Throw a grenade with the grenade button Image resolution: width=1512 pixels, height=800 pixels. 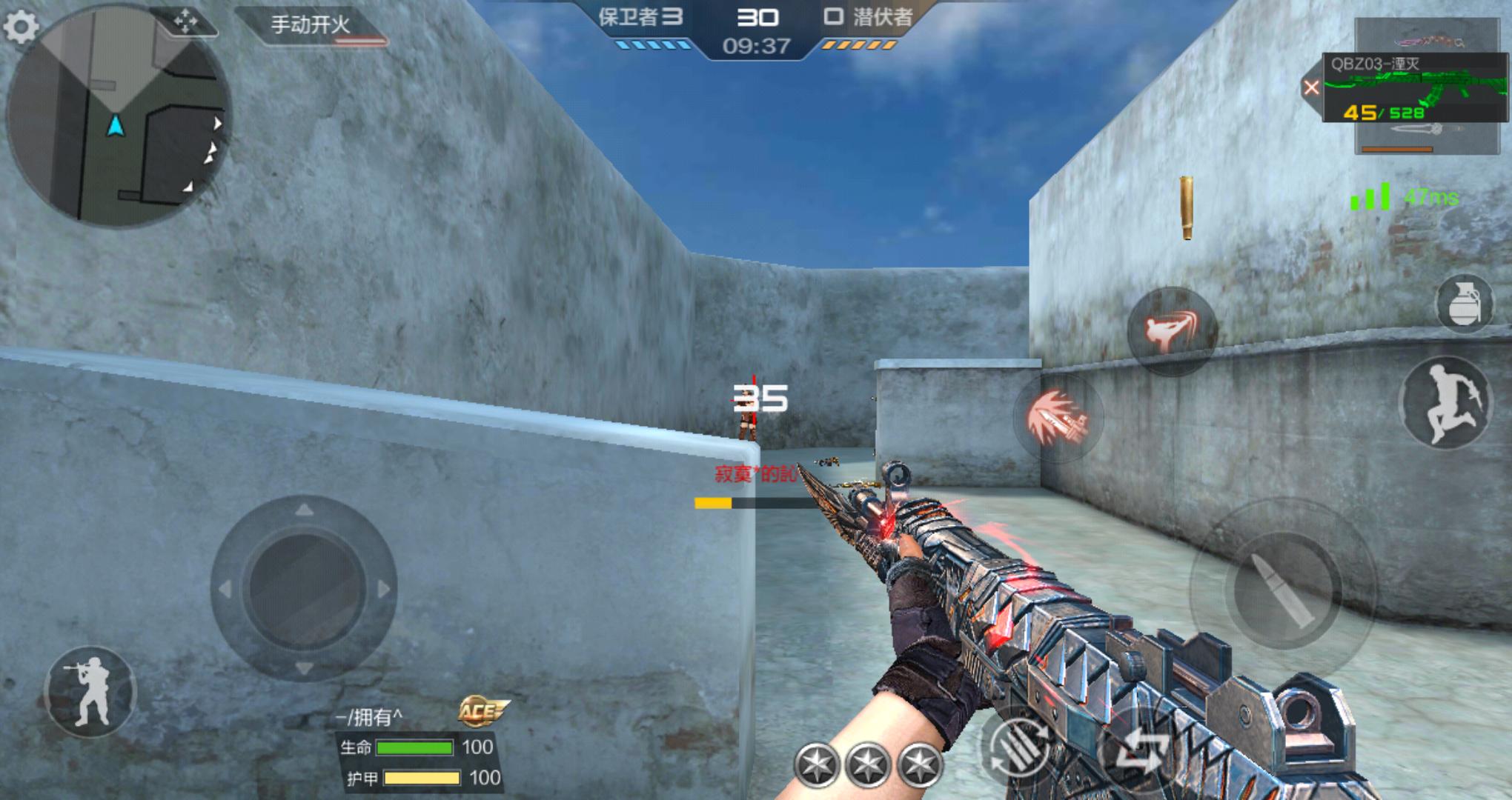coord(1464,303)
